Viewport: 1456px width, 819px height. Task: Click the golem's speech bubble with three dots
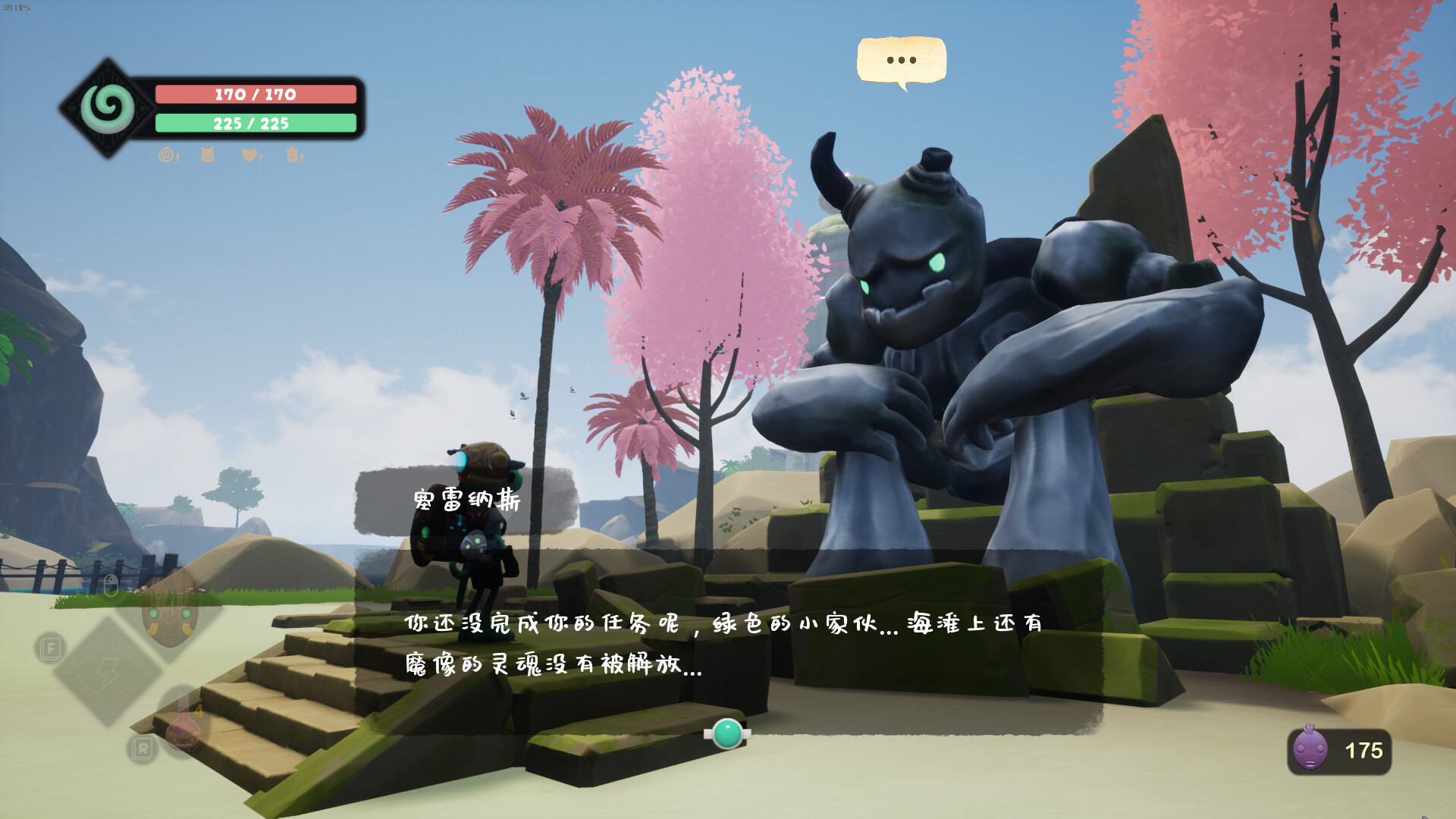(x=901, y=61)
